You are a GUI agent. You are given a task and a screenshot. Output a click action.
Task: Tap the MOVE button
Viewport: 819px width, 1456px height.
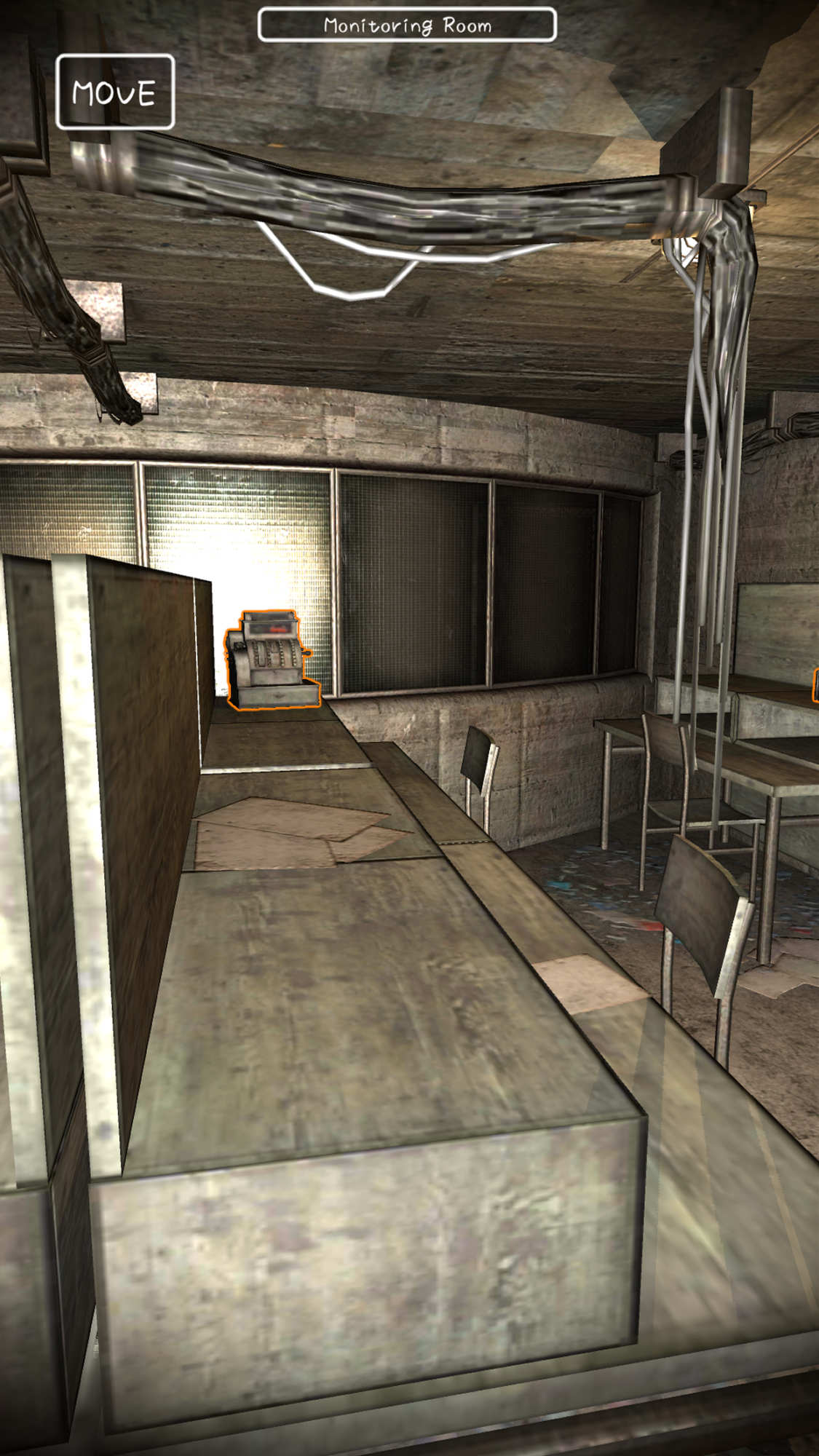115,92
